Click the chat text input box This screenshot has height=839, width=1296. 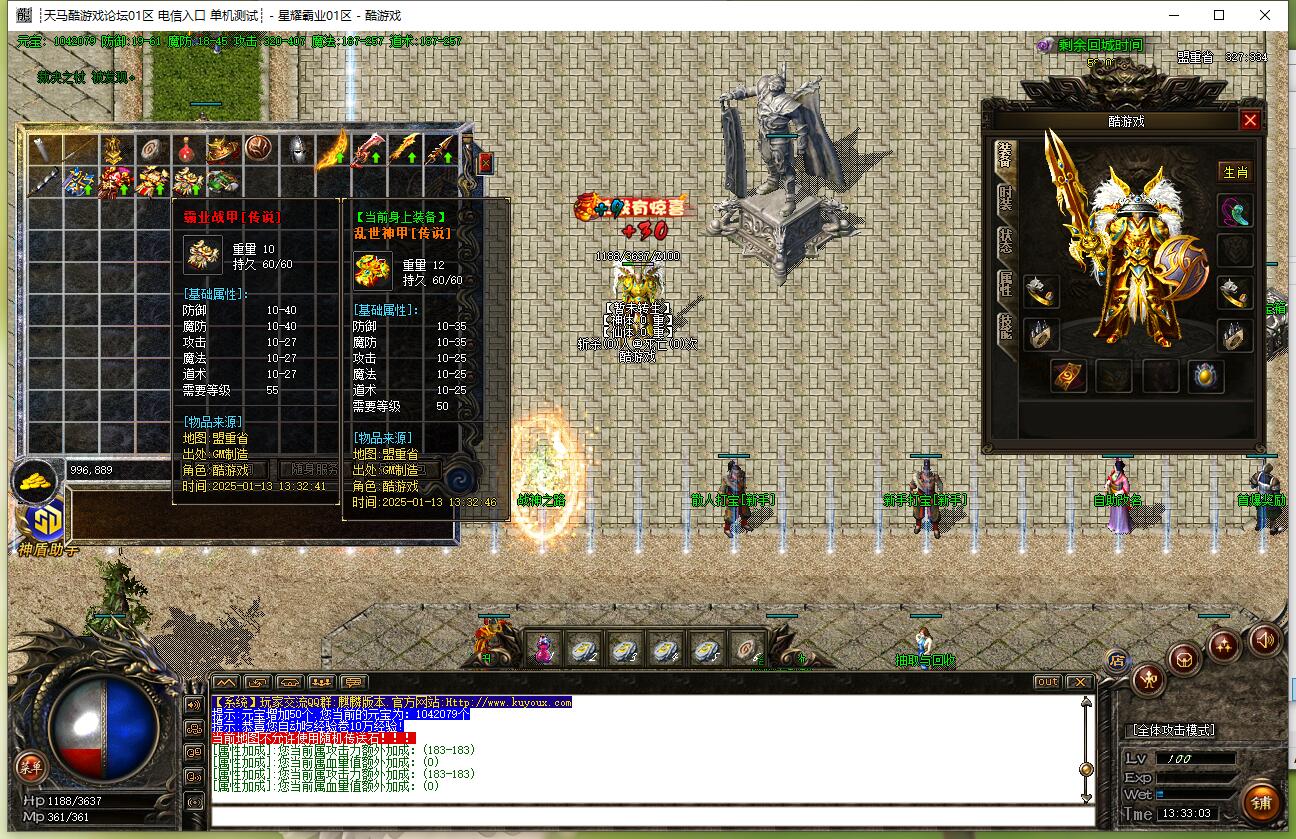(650, 815)
